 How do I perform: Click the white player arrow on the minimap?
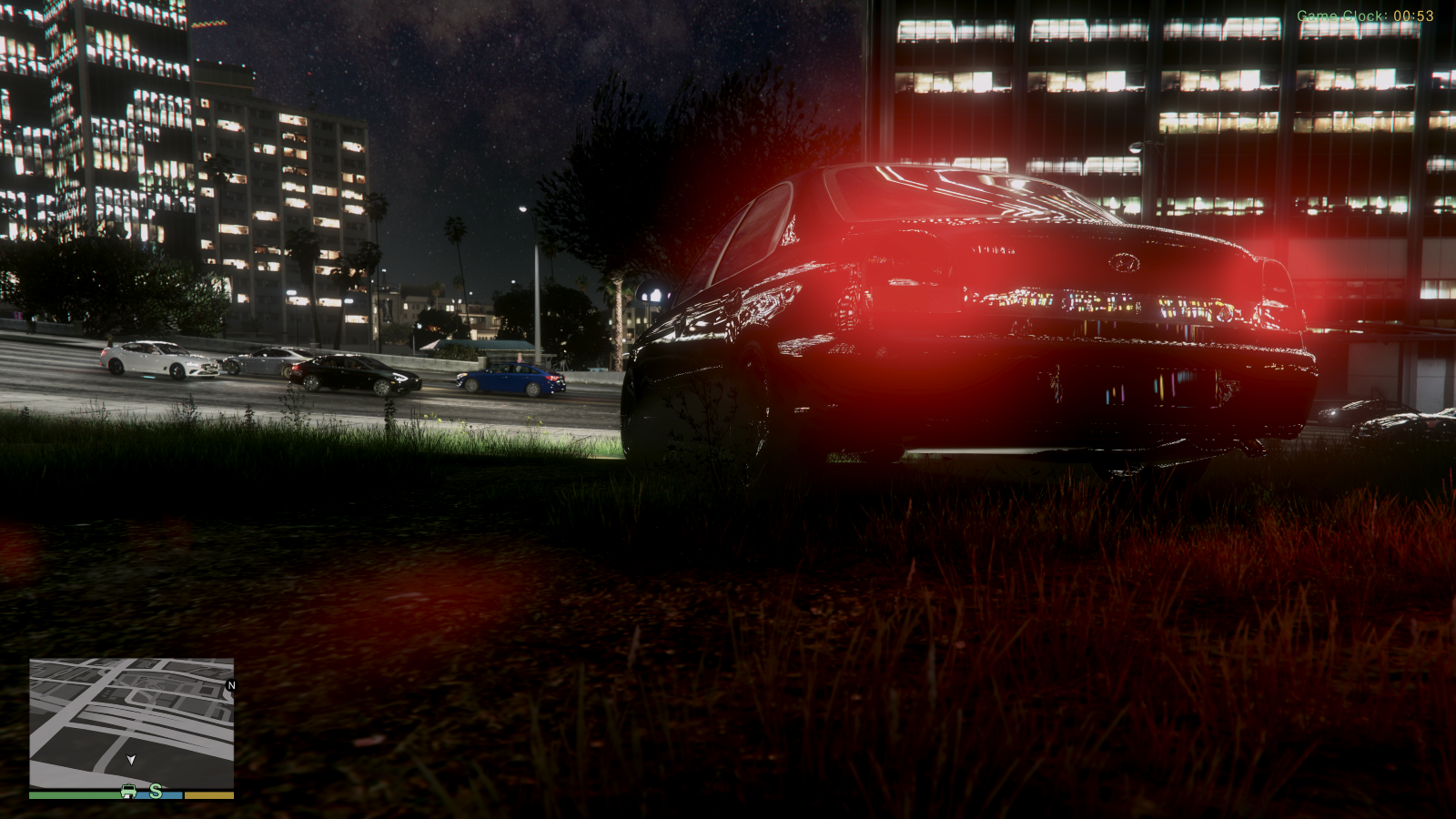coord(130,757)
